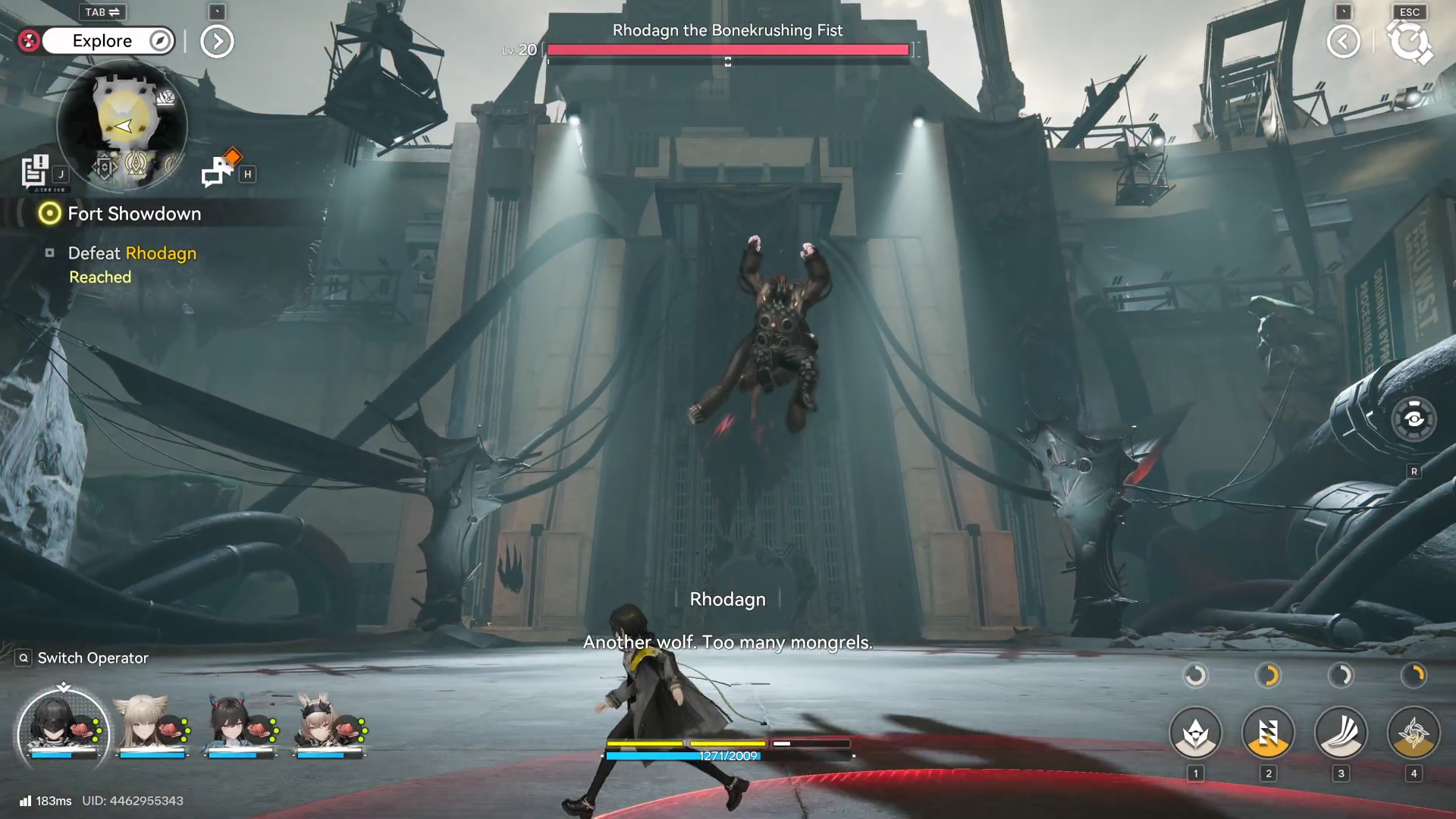Activate the first skill with crest emblem
This screenshot has height=819, width=1456.
coord(1196,733)
